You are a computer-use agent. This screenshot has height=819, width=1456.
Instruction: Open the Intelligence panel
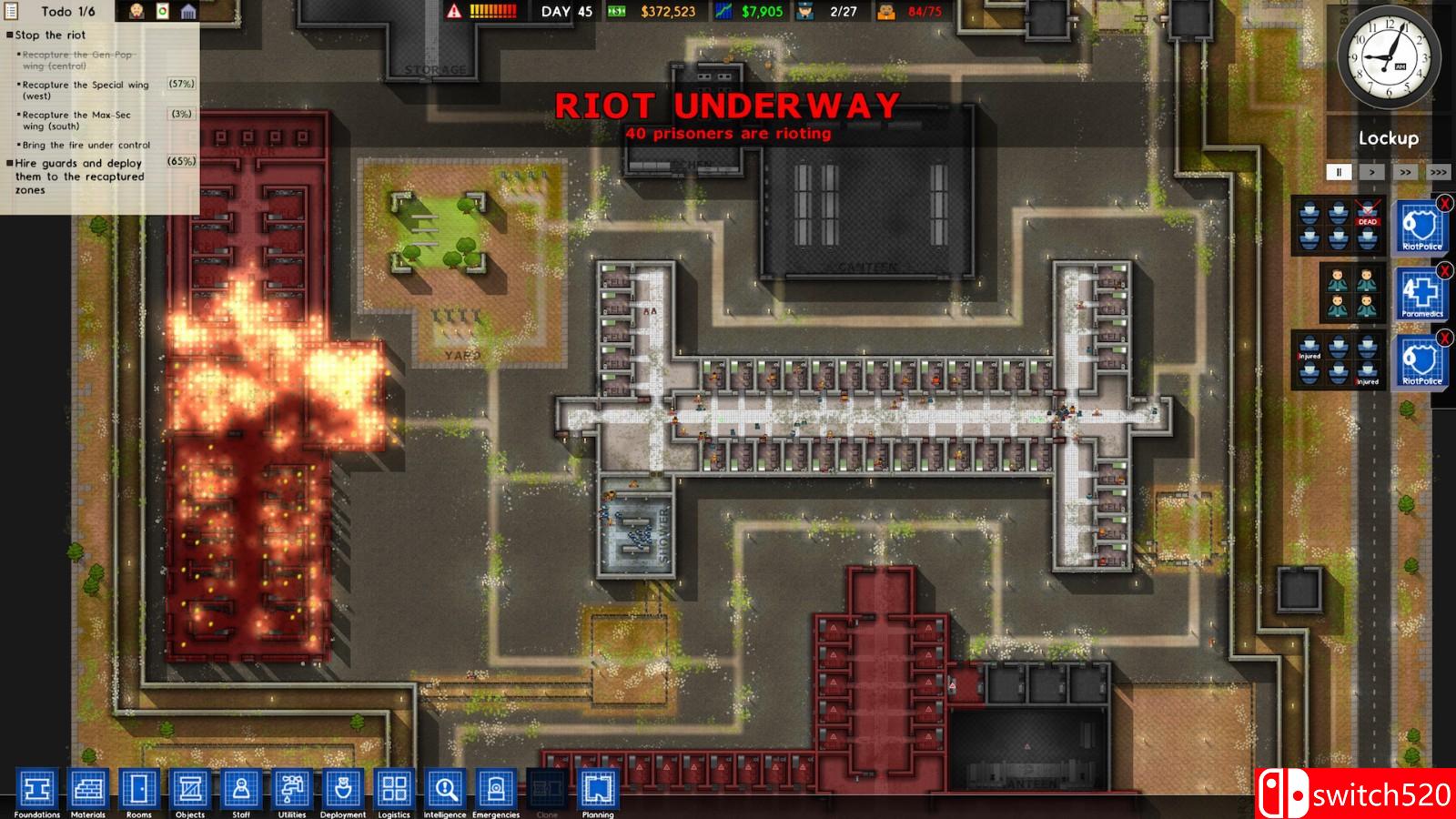tap(444, 790)
